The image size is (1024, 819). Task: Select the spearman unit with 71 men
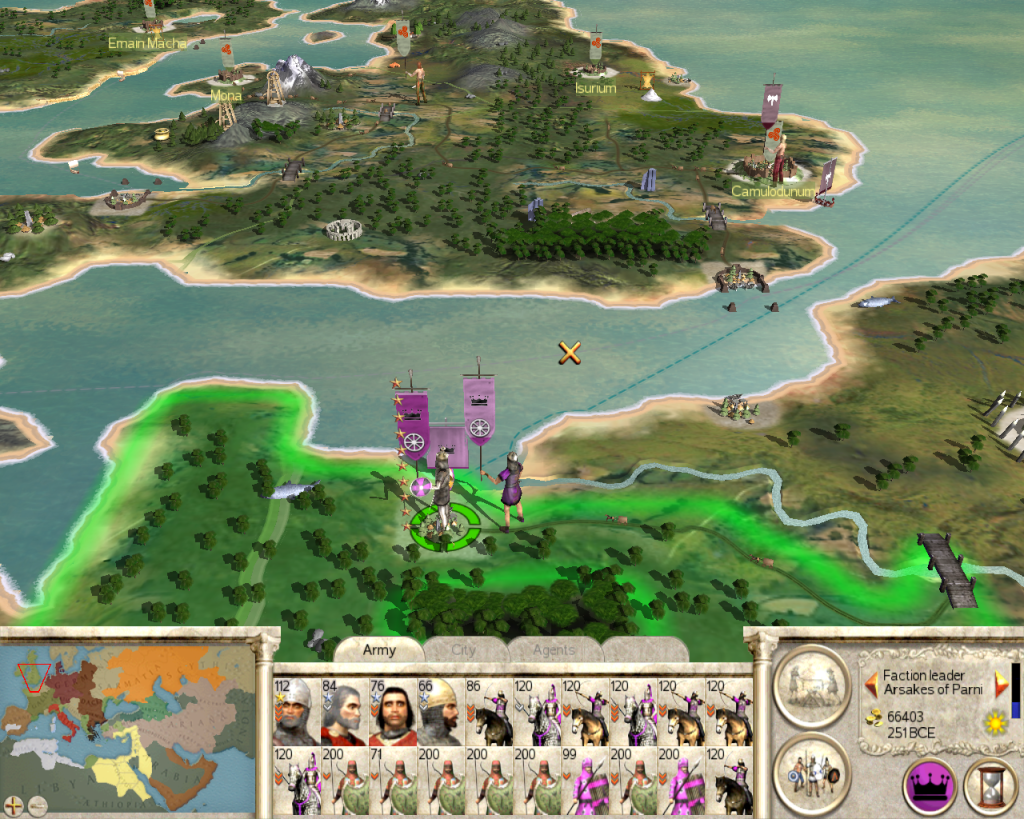393,780
